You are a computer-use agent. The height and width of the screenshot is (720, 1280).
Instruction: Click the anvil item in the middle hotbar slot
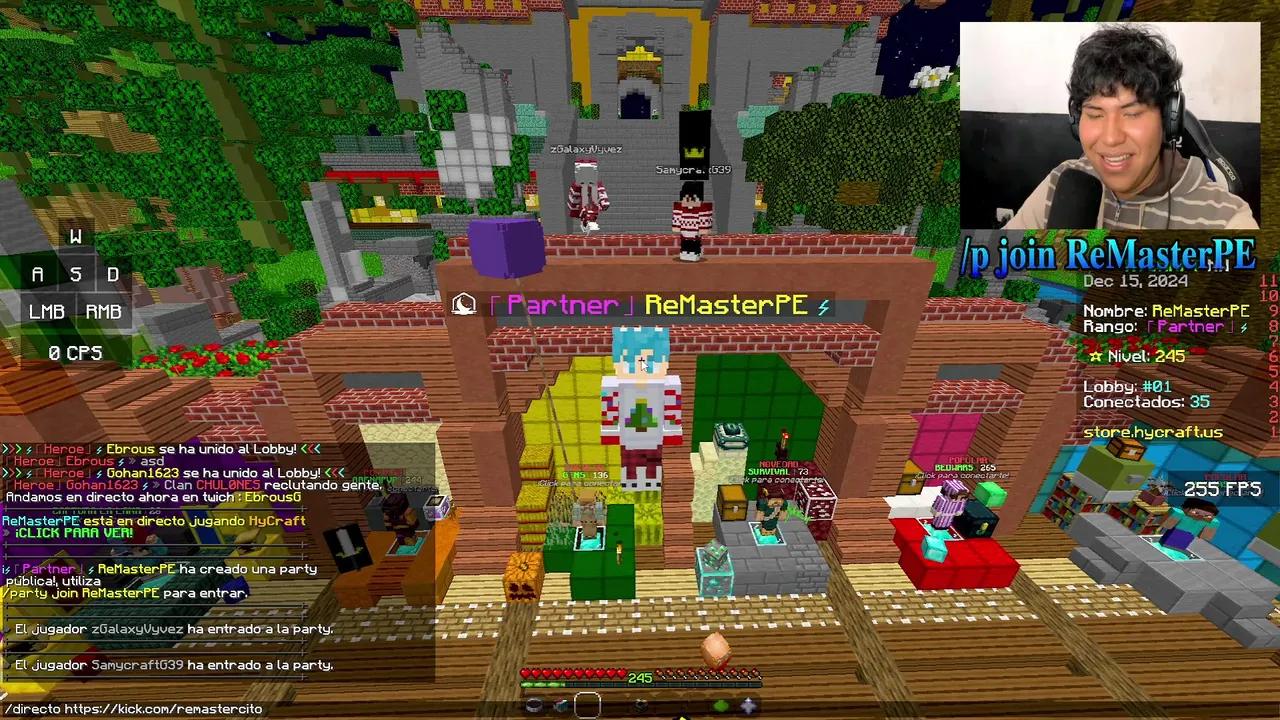[640, 706]
